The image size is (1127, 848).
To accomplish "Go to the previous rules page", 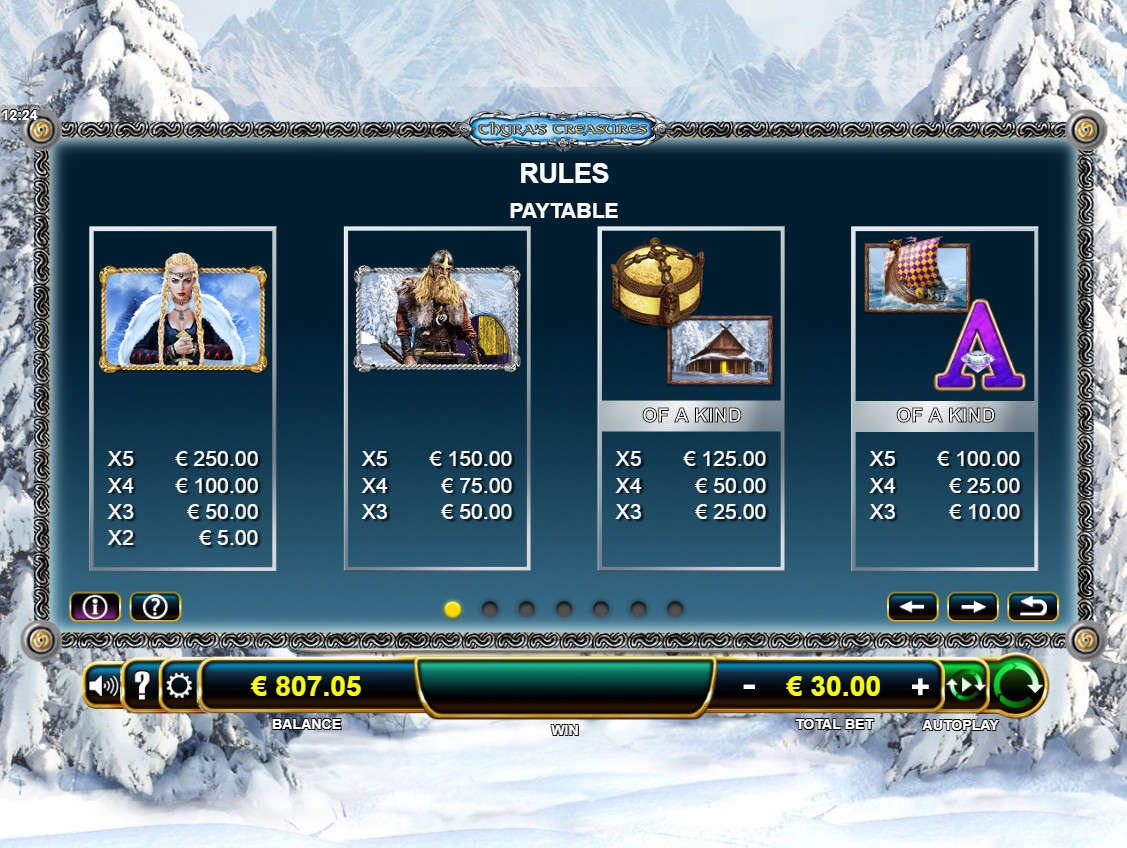I will pos(912,606).
